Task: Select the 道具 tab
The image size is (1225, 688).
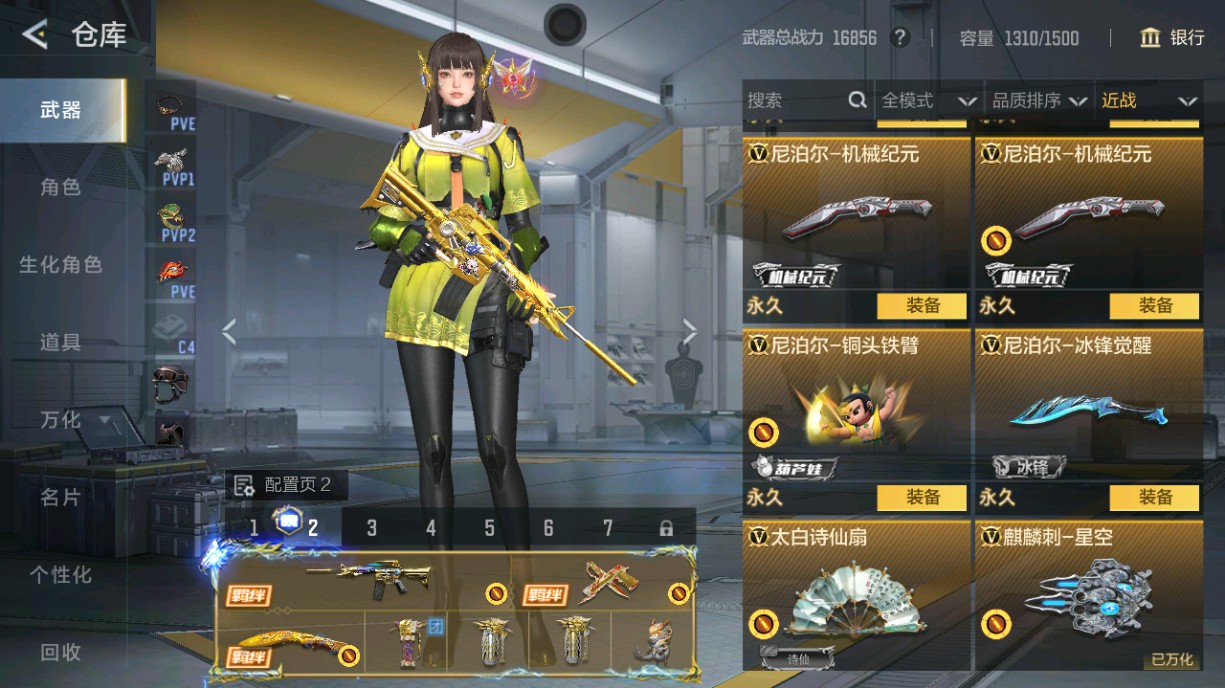Action: (x=60, y=342)
